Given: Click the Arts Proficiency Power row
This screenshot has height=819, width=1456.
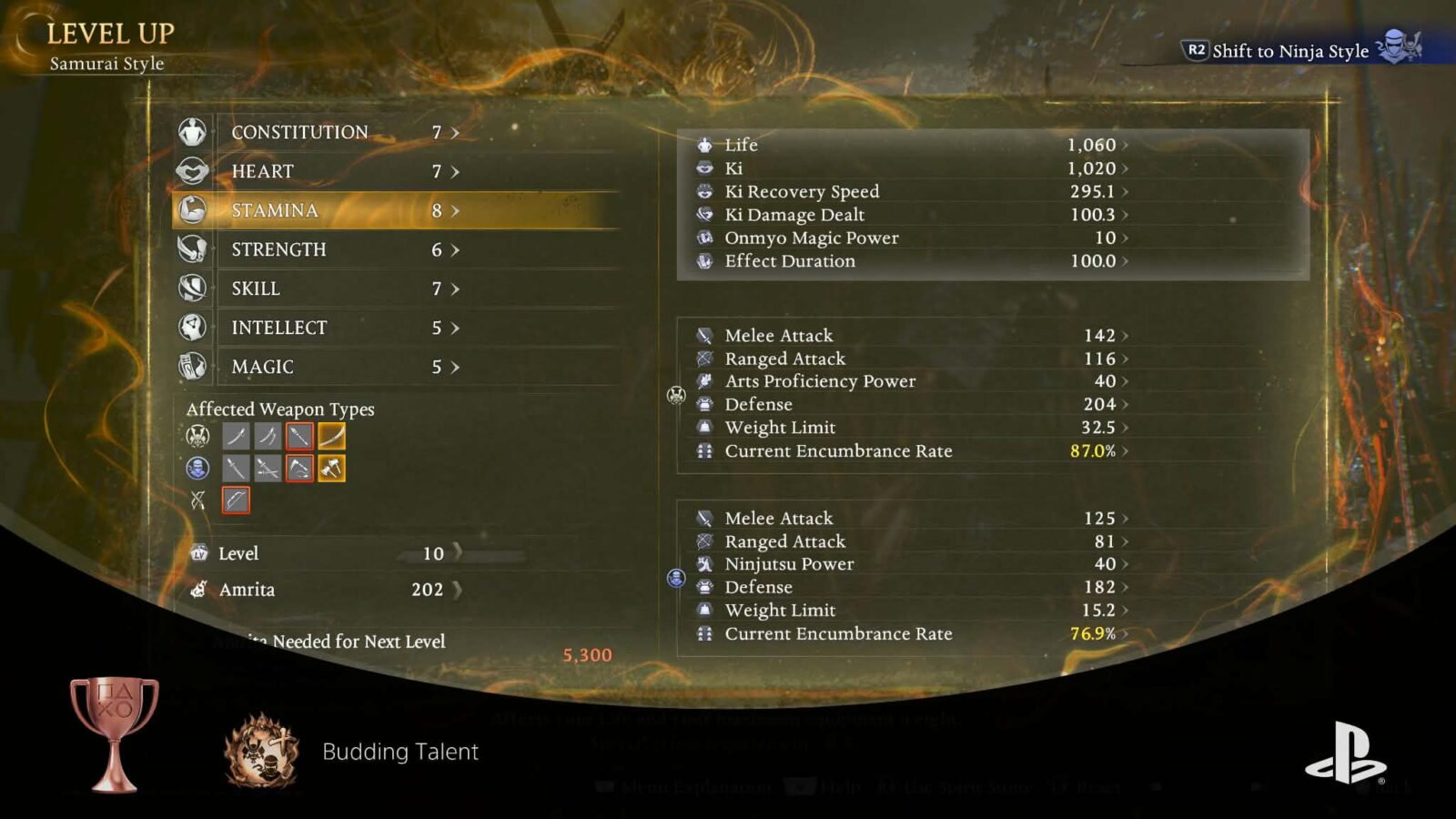Looking at the screenshot, I should [x=910, y=381].
